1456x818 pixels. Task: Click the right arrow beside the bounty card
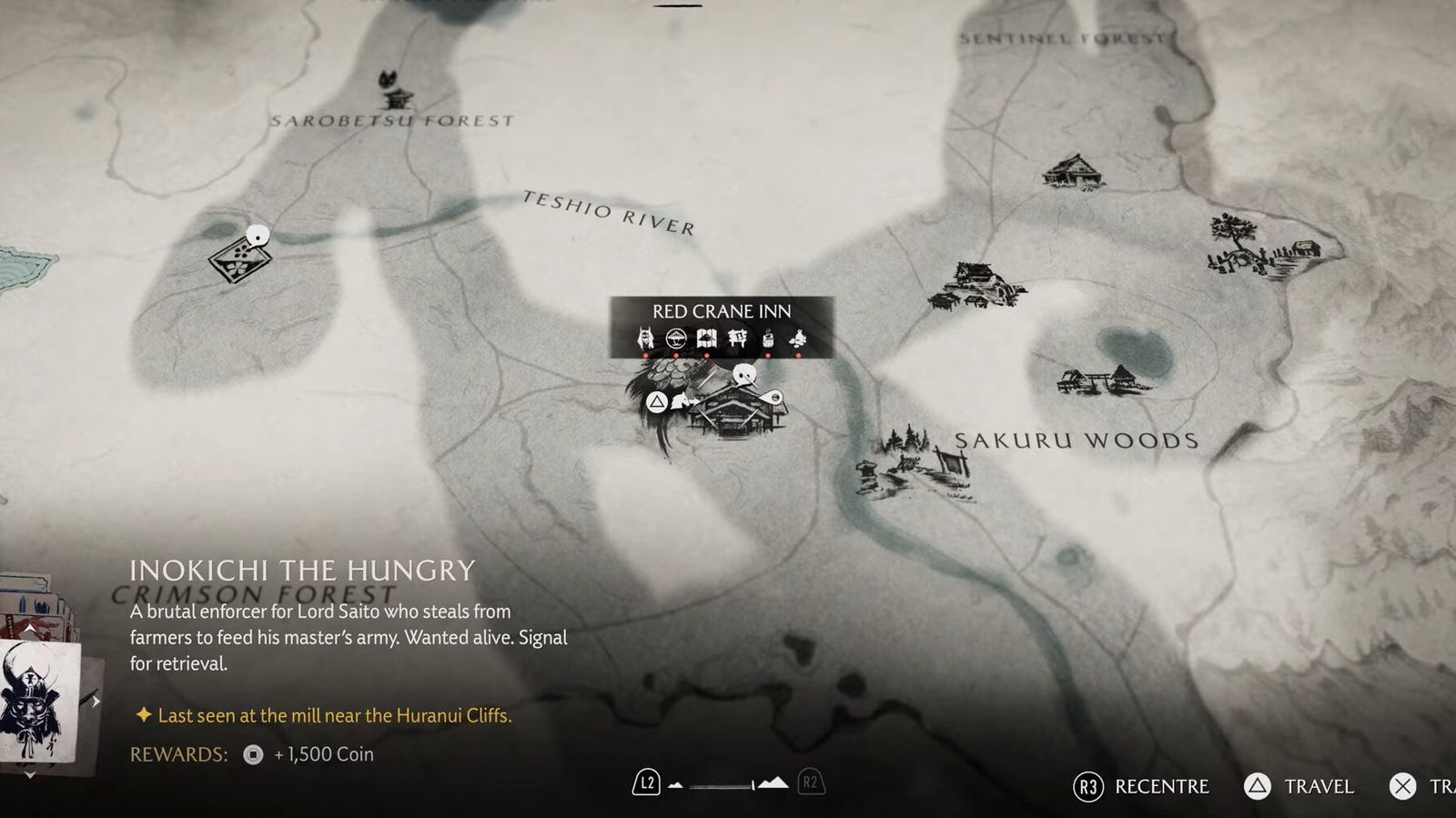(x=95, y=702)
